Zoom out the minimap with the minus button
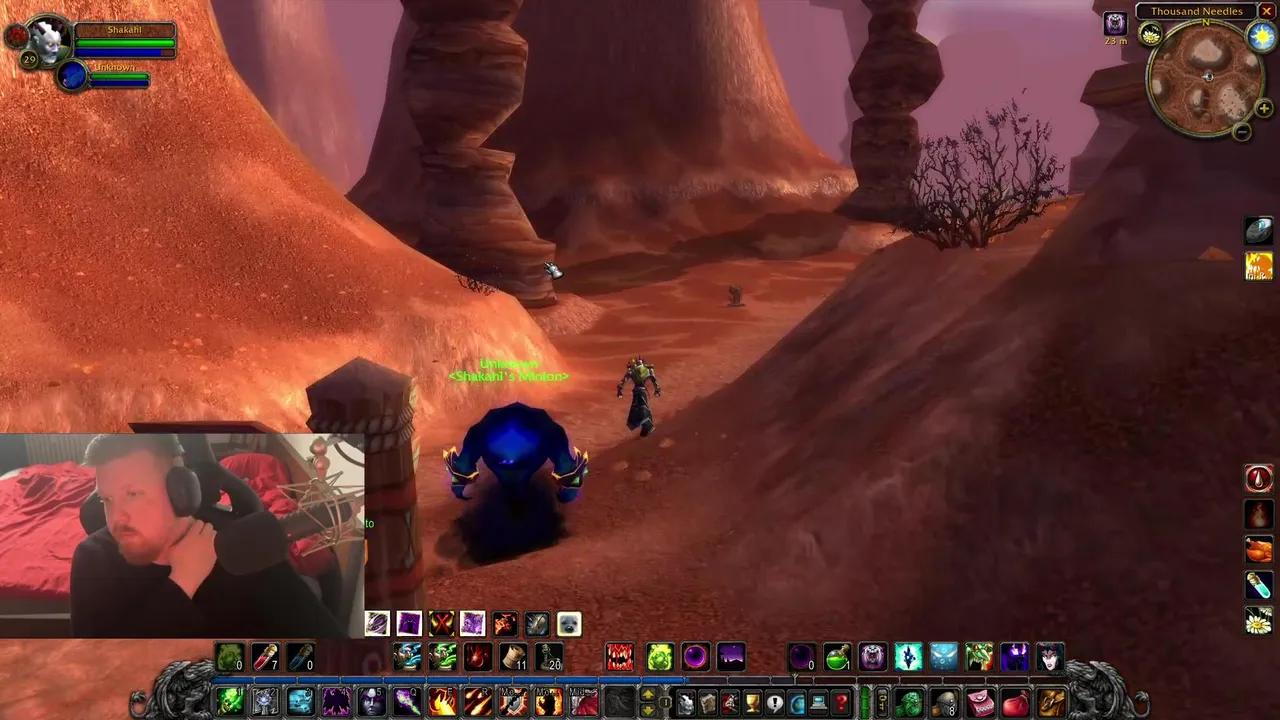This screenshot has height=720, width=1280. 1242,131
